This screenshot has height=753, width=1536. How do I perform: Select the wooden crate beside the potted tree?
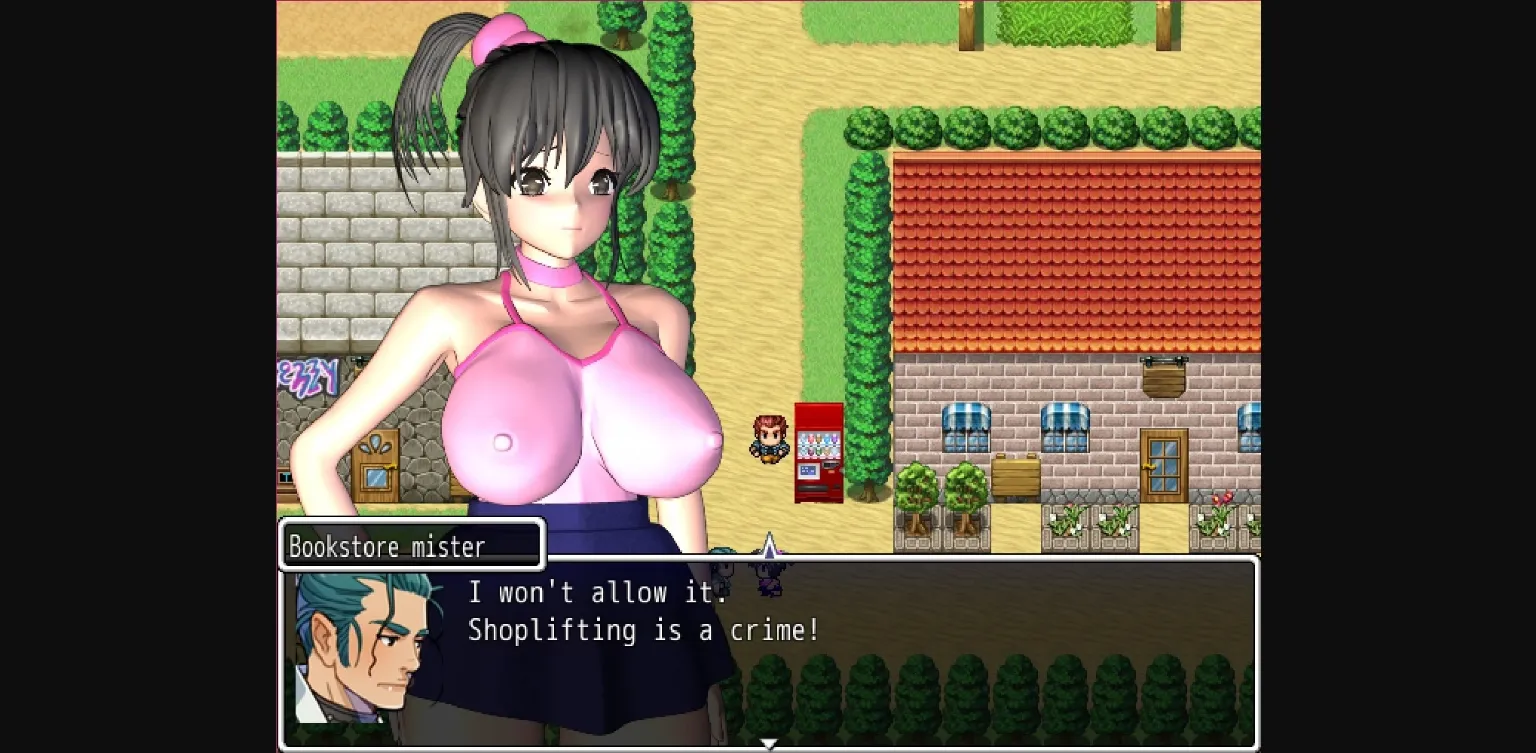(1016, 475)
